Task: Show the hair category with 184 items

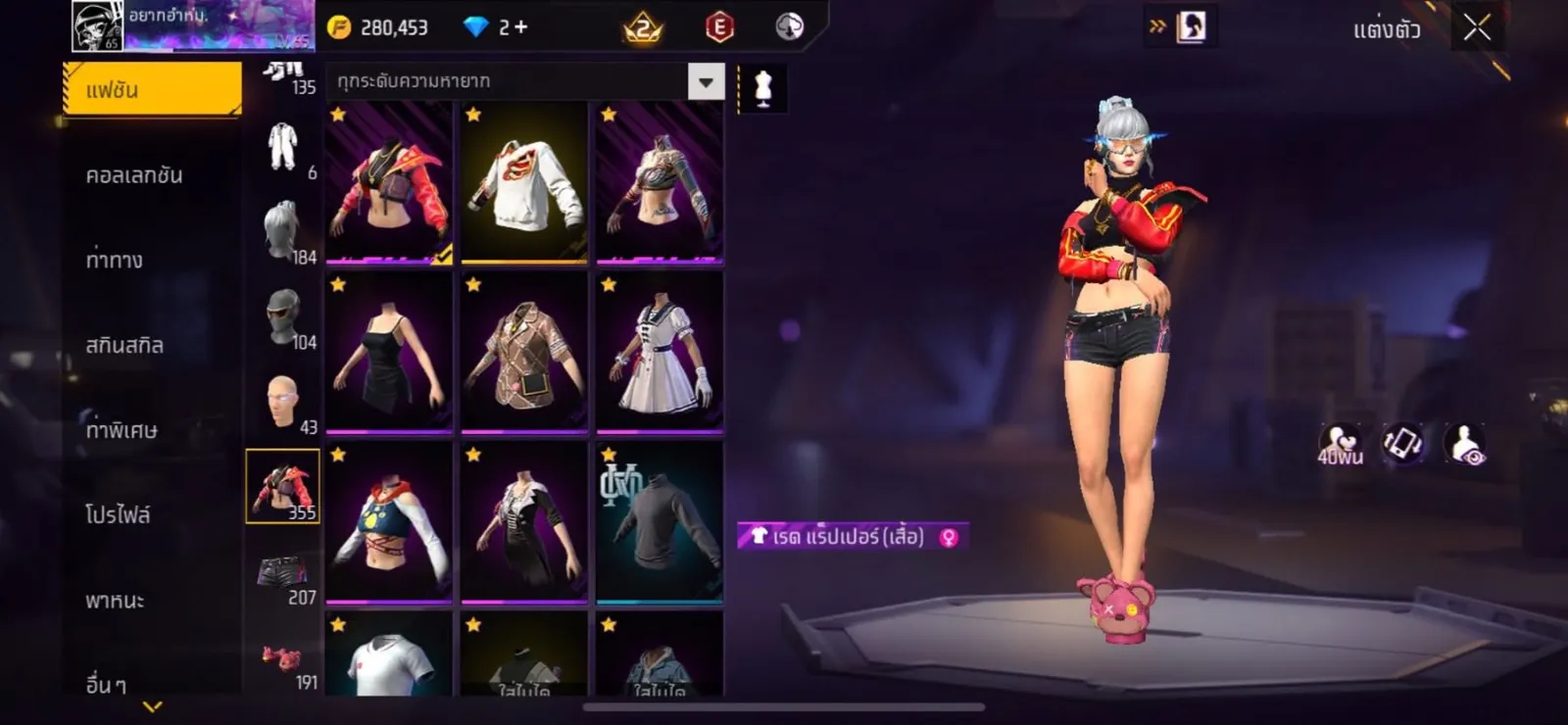Action: point(283,232)
